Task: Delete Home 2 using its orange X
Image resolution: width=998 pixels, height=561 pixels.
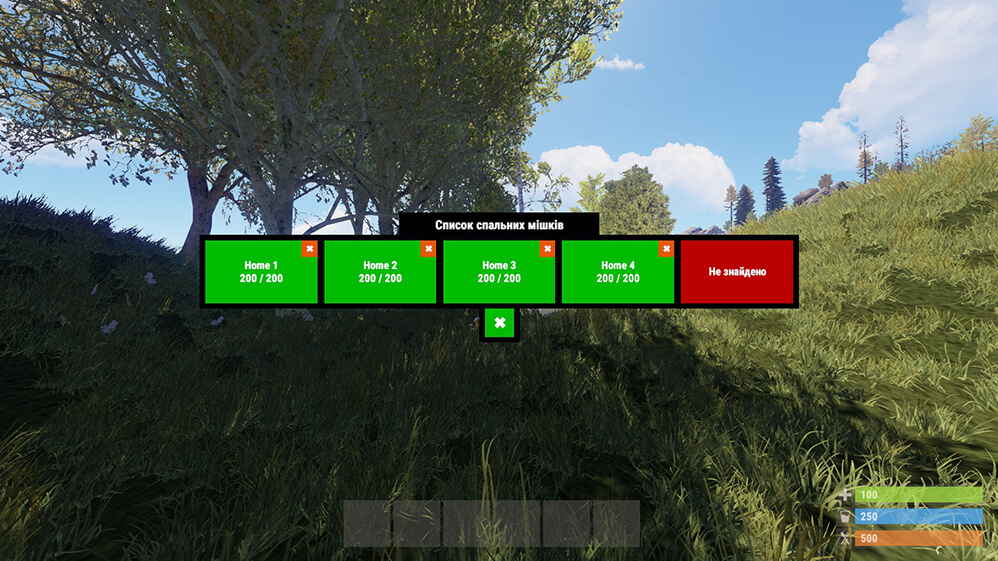Action: pyautogui.click(x=429, y=249)
